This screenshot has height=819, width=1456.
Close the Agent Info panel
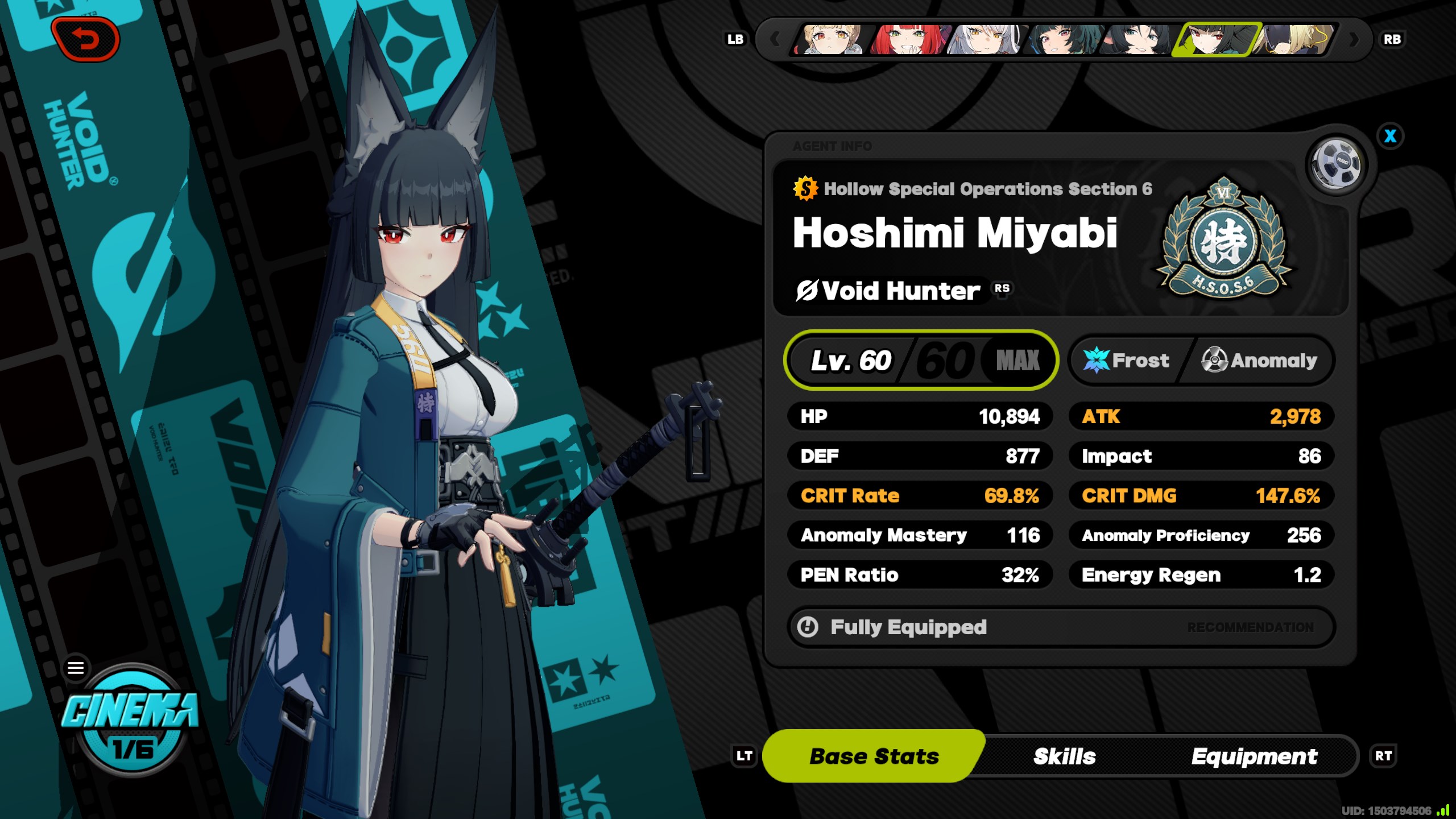[x=1390, y=136]
